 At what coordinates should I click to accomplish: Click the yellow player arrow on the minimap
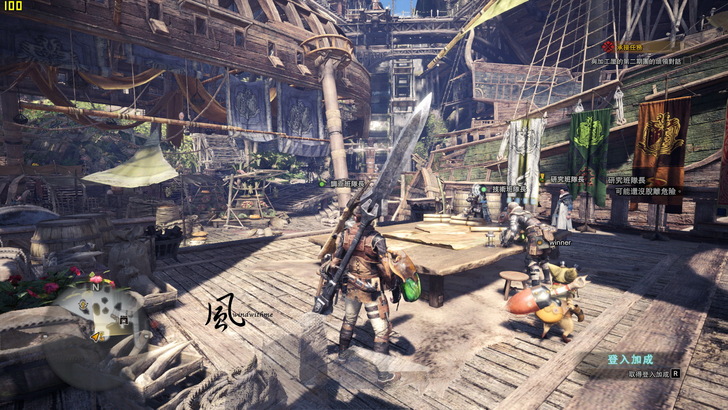[96, 336]
